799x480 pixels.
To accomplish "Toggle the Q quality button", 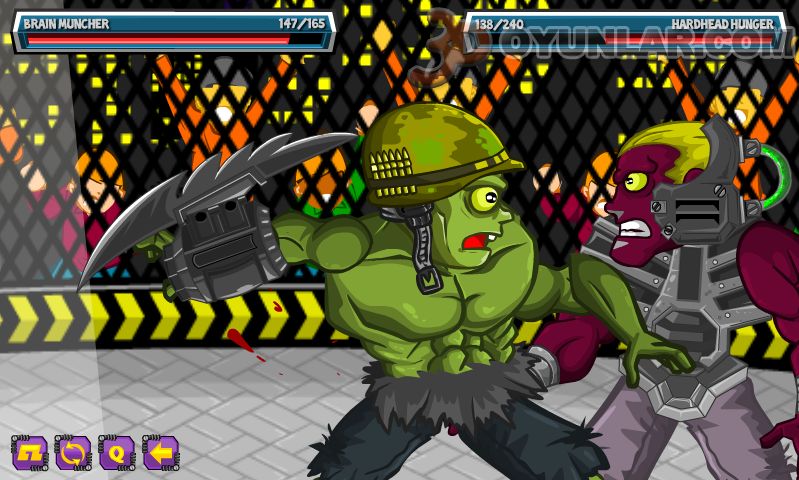I will coord(116,453).
